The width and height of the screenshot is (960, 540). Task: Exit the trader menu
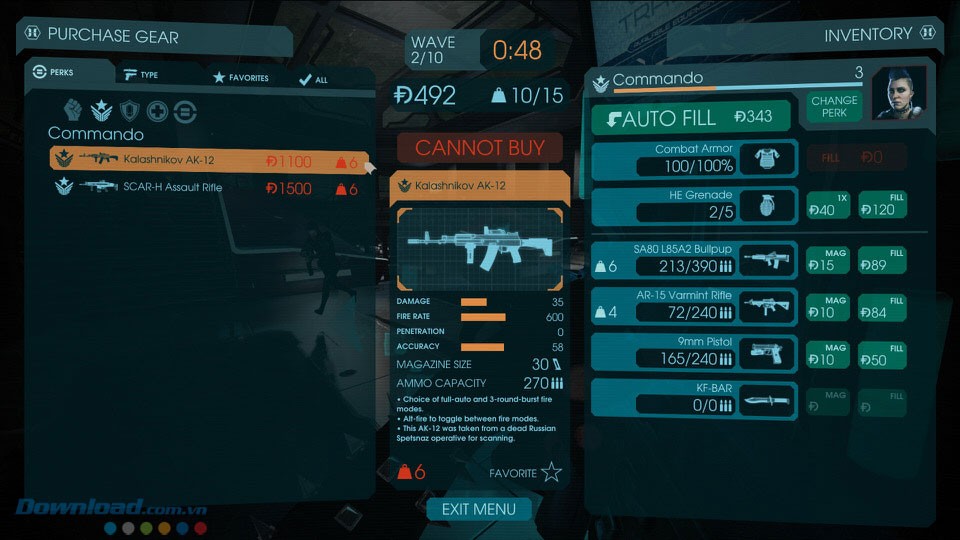pyautogui.click(x=479, y=509)
